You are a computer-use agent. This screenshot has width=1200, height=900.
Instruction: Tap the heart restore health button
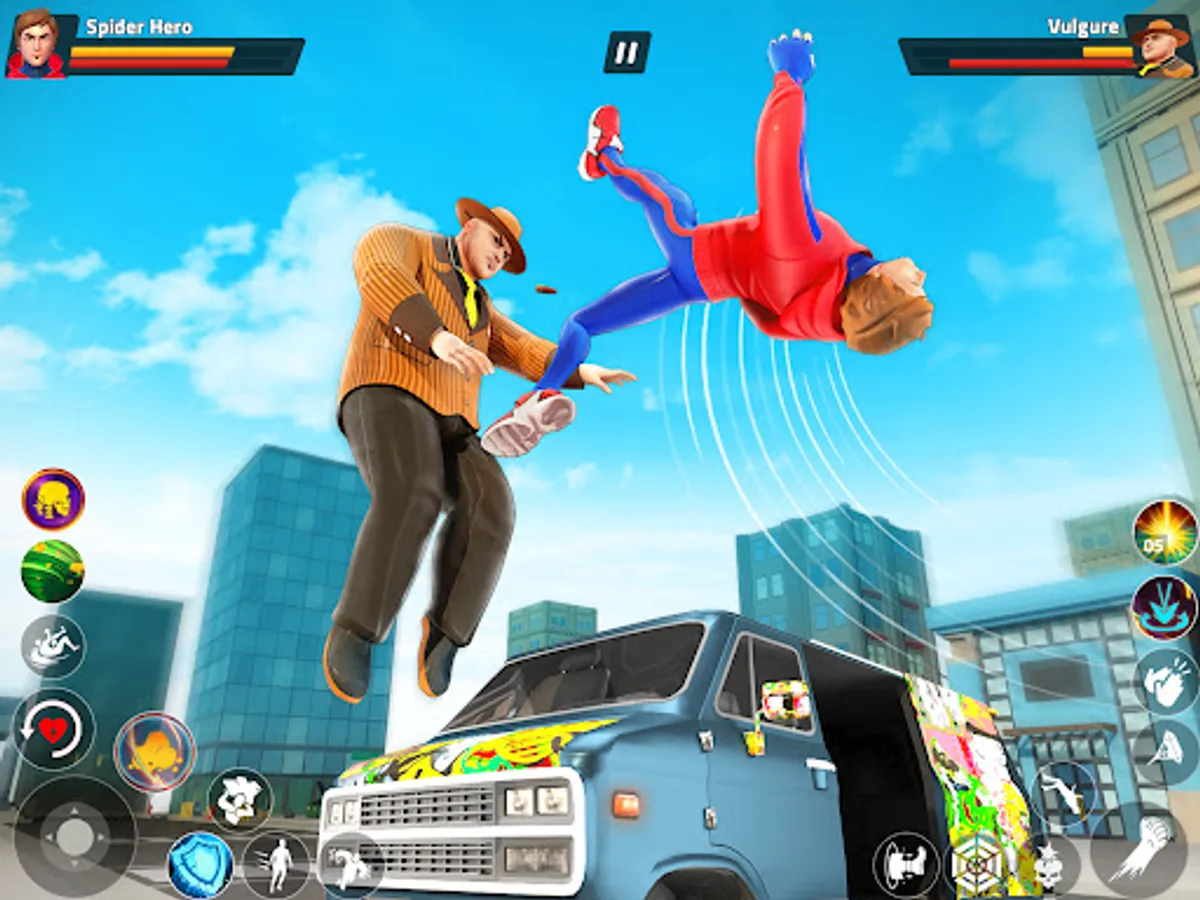click(x=54, y=729)
